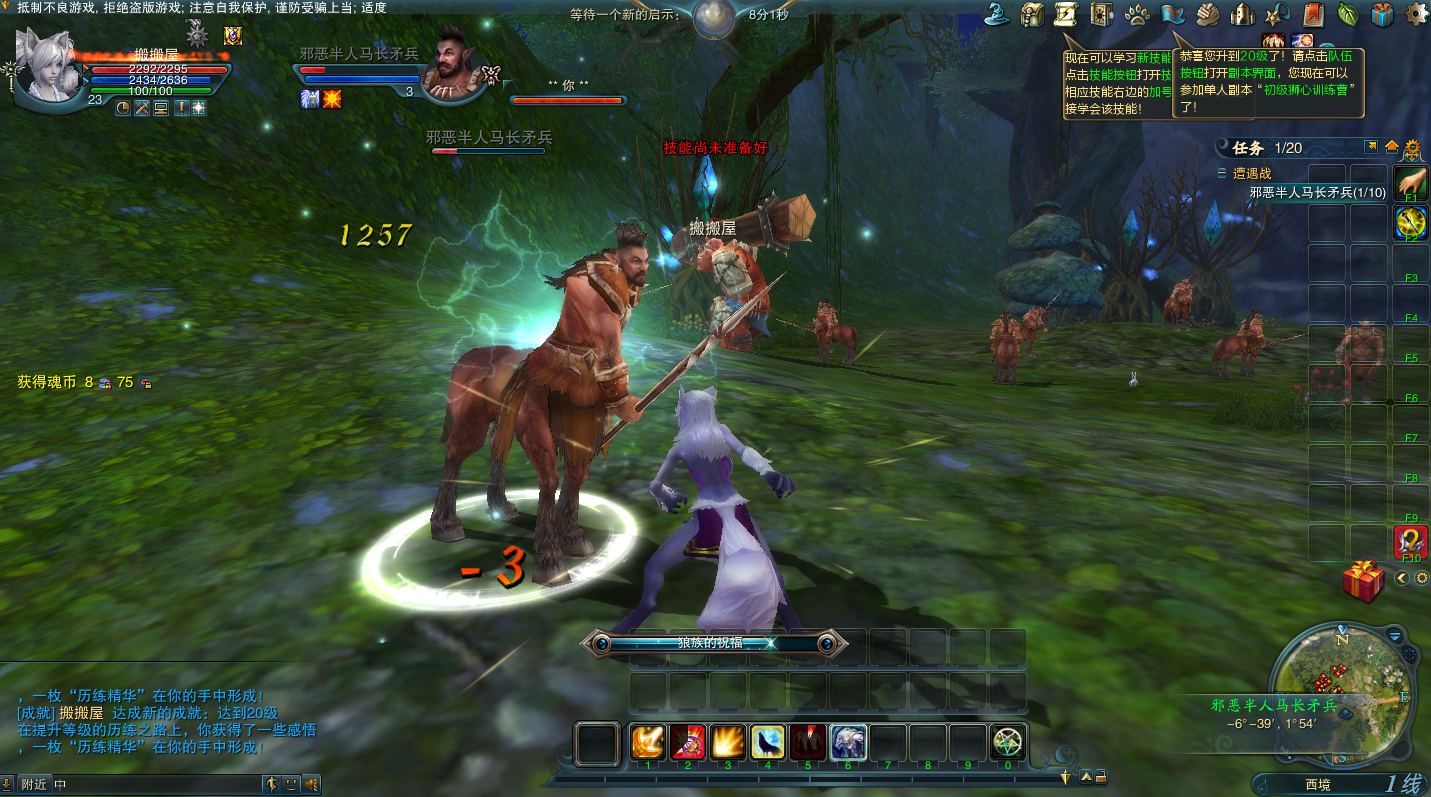1431x797 pixels.
Task: Open the lightning scroll skills icon
Action: coord(1066,14)
